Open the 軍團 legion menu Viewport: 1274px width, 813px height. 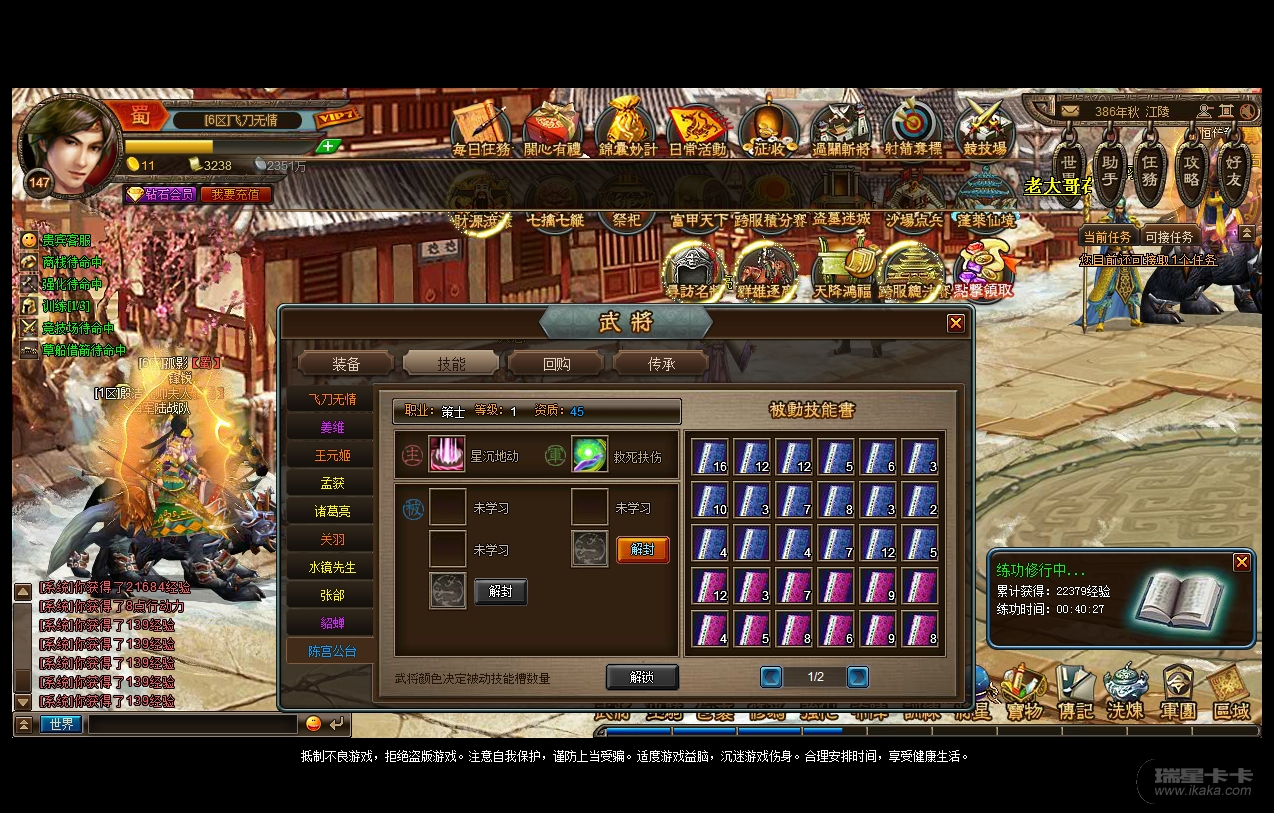[x=1178, y=692]
